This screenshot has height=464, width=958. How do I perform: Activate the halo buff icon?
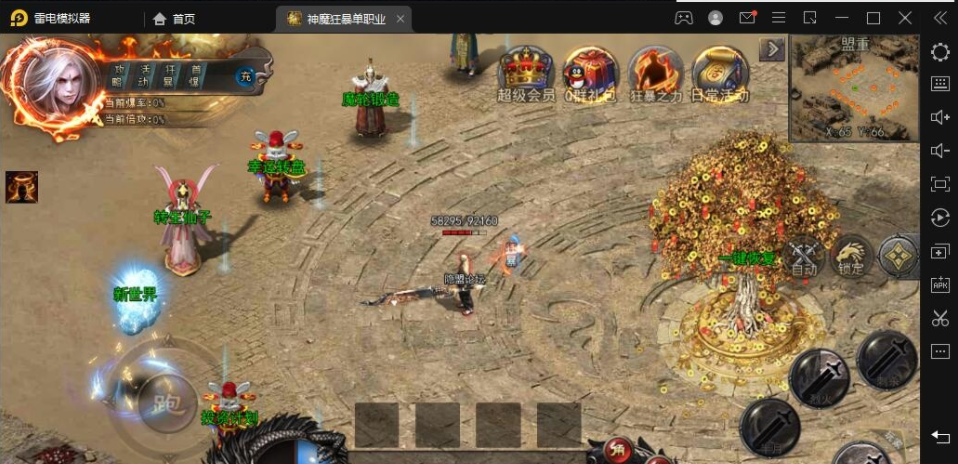click(21, 186)
